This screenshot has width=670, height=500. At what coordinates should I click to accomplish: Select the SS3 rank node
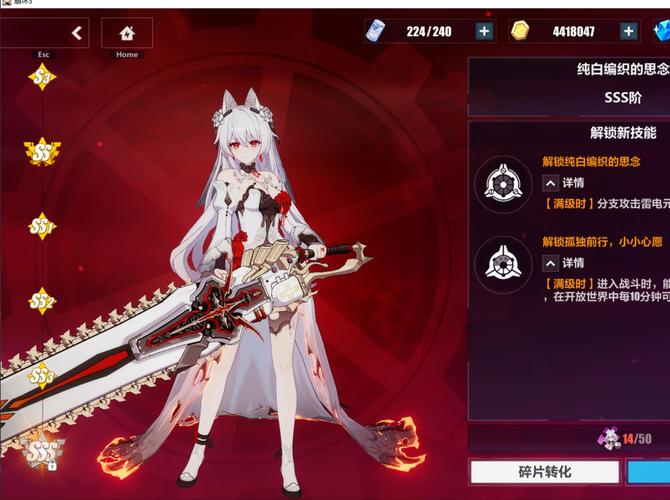click(x=42, y=376)
